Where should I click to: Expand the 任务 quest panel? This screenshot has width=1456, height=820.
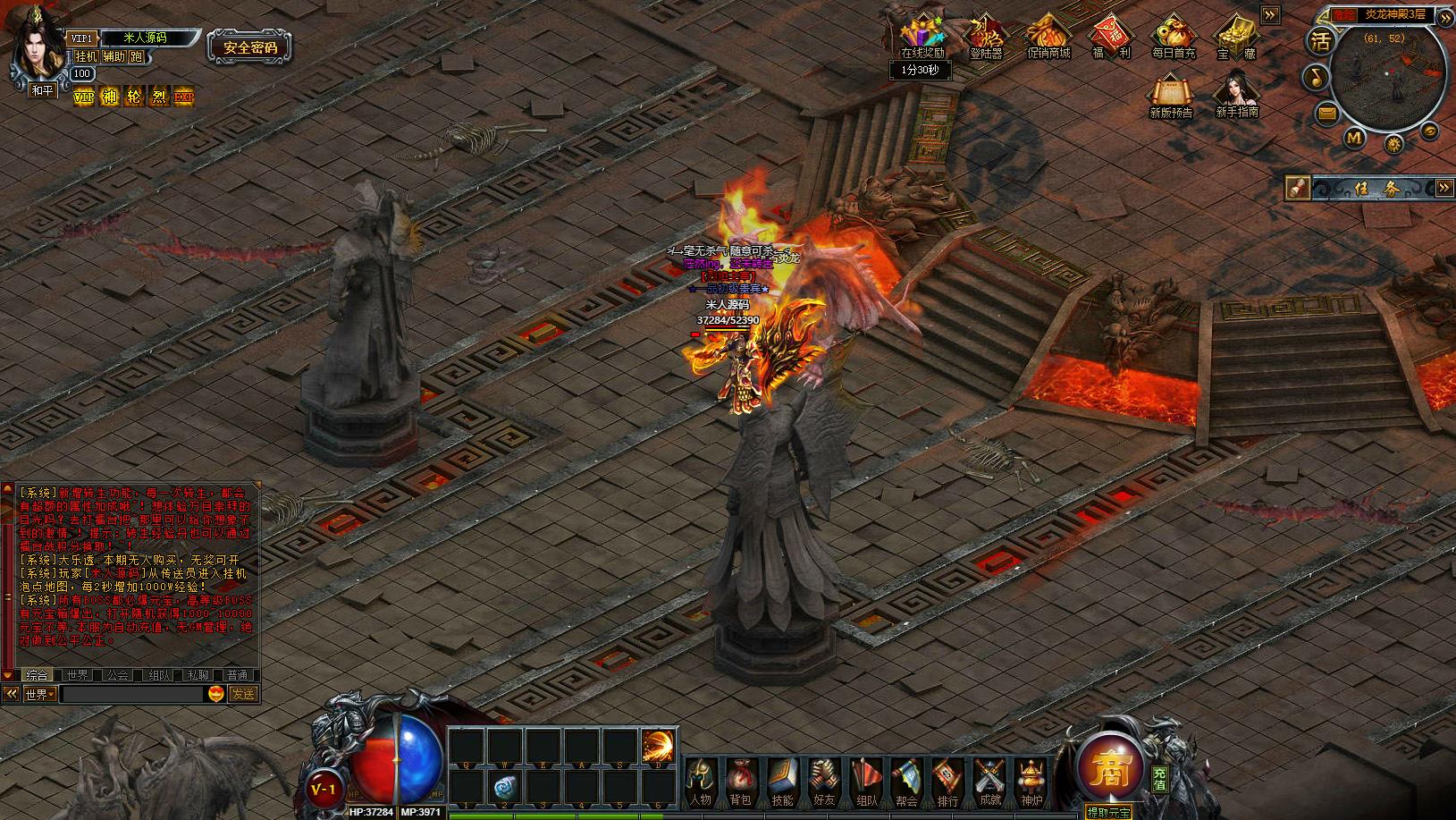(x=1444, y=188)
